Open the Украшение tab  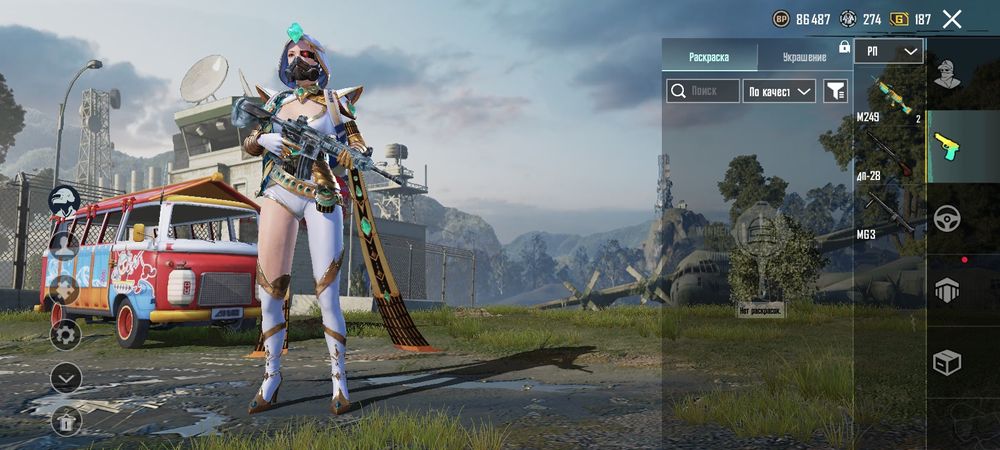tap(804, 57)
